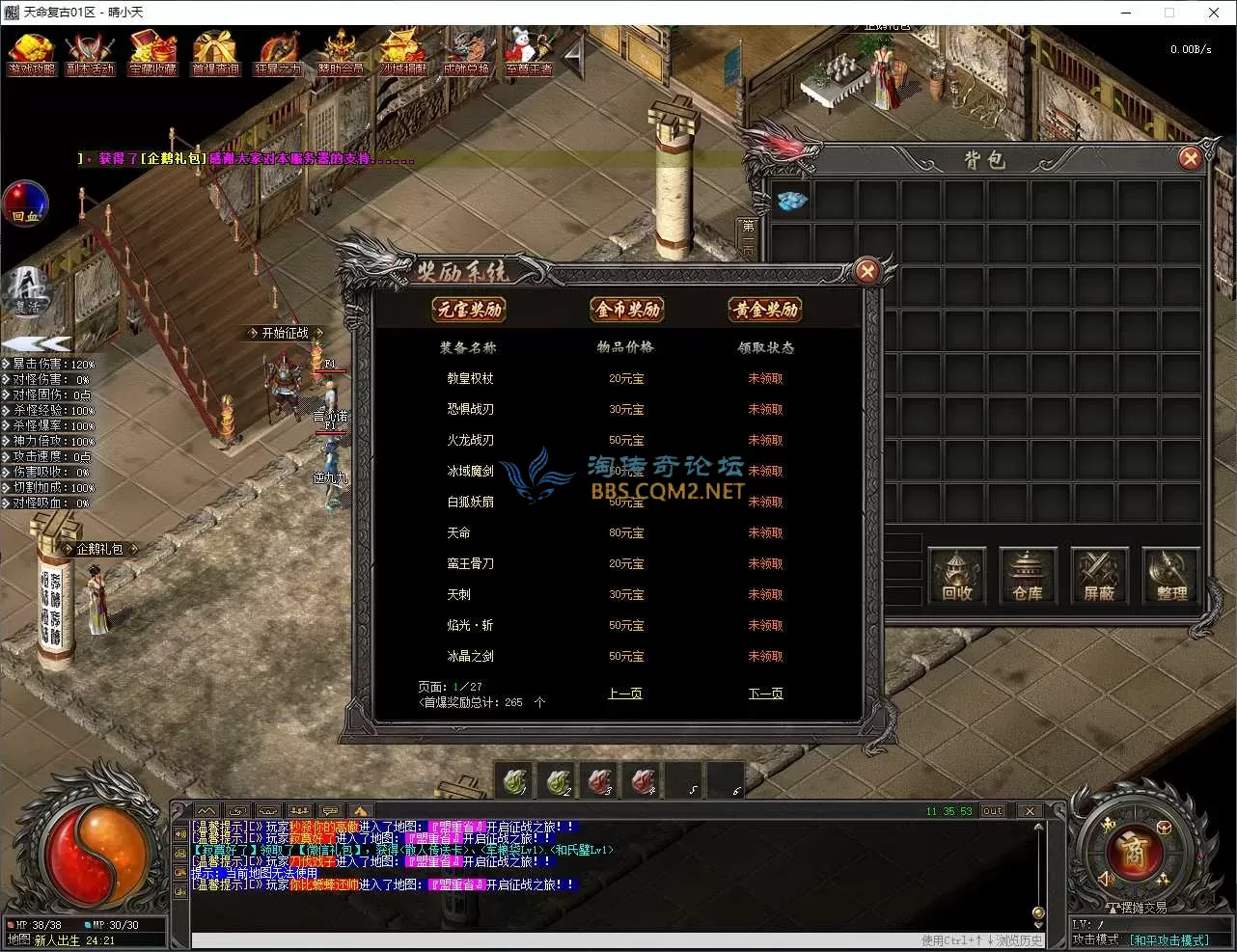Viewport: 1237px width, 952px height.
Task: Click the 屏蔽 block button
Action: 1099,576
